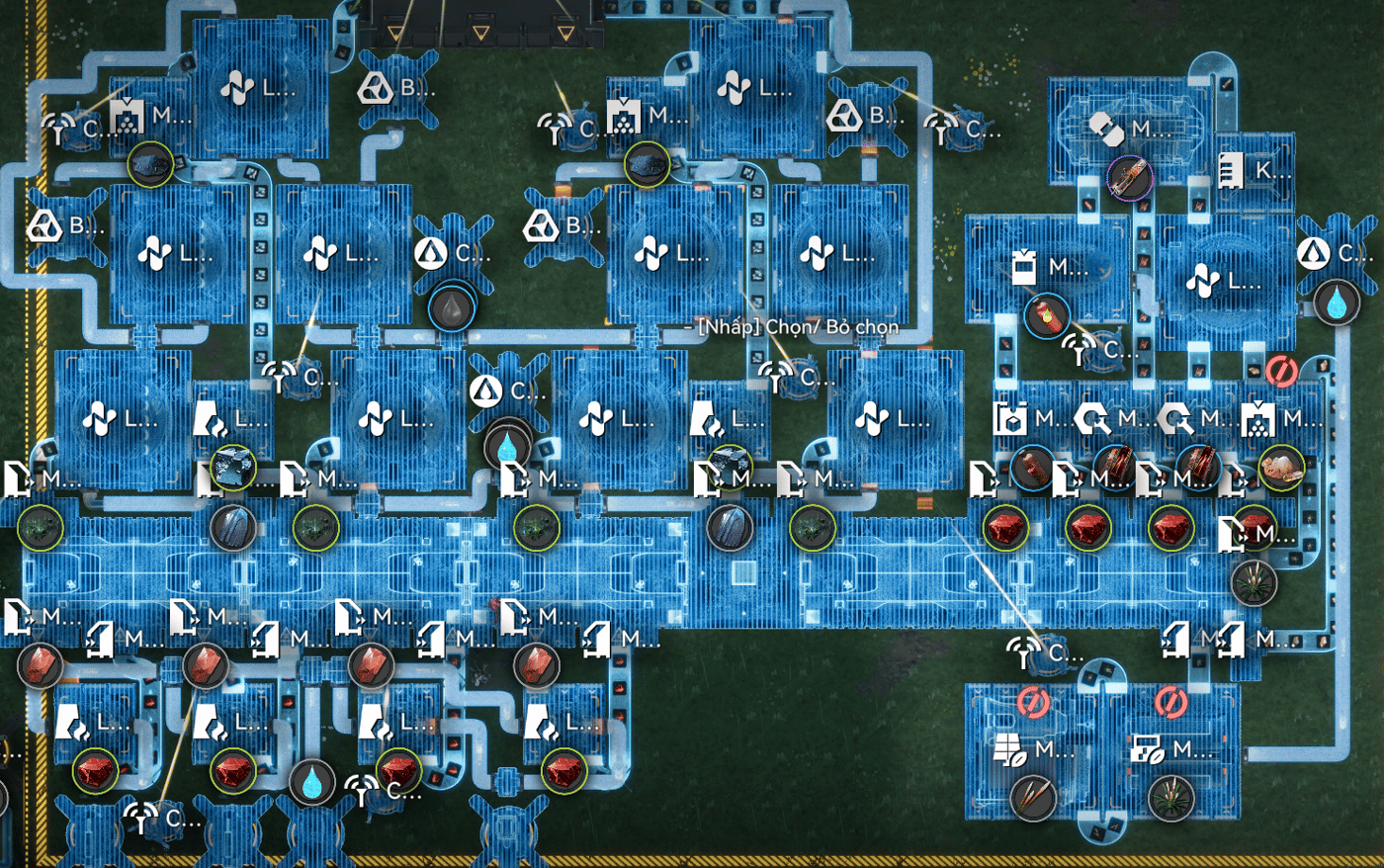Select the machine with grid-and-leaf icon

click(x=1010, y=750)
